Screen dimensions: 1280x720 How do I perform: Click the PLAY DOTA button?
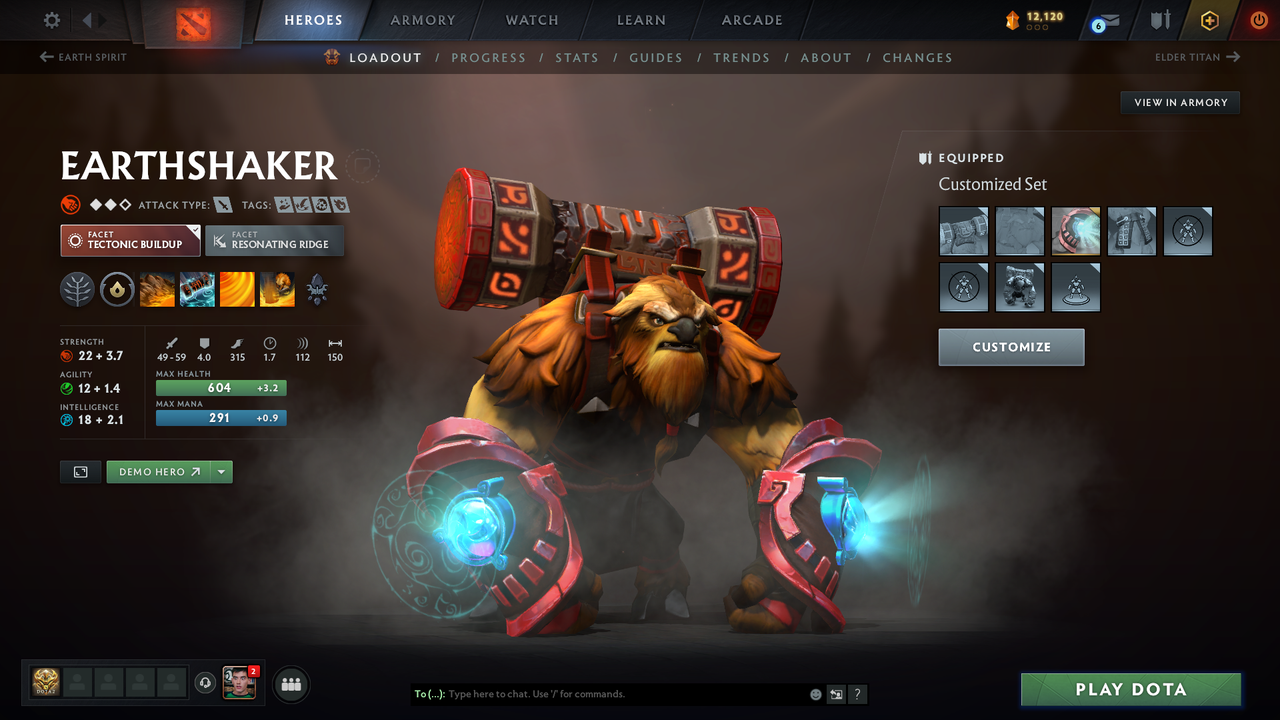point(1130,689)
